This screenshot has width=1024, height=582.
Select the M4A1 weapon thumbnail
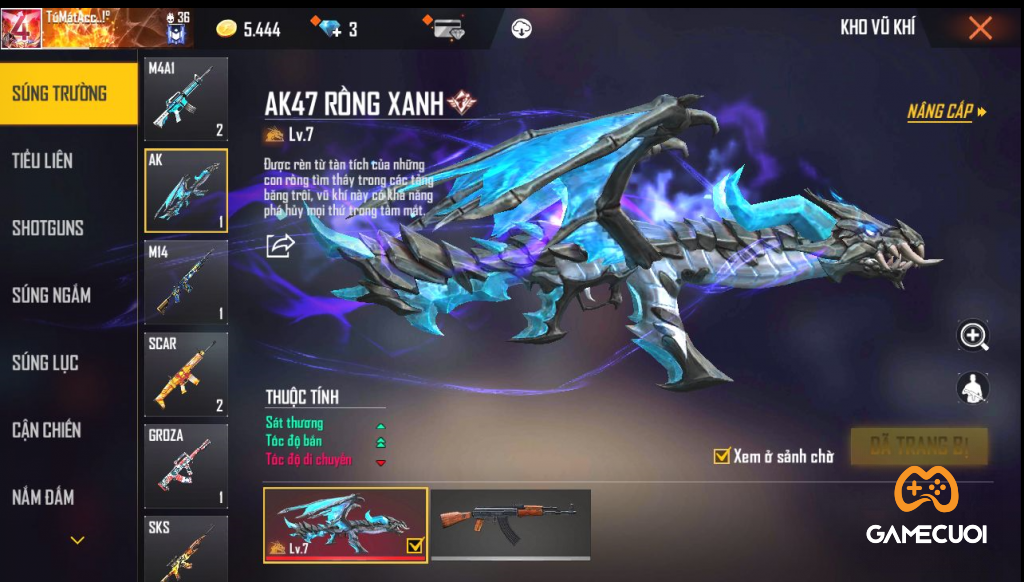[x=186, y=99]
